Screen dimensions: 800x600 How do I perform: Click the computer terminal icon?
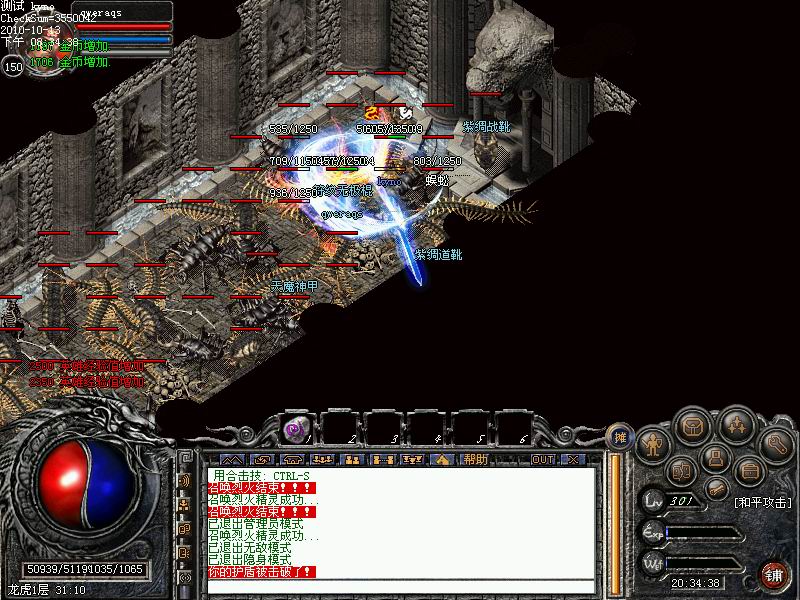pos(713,458)
